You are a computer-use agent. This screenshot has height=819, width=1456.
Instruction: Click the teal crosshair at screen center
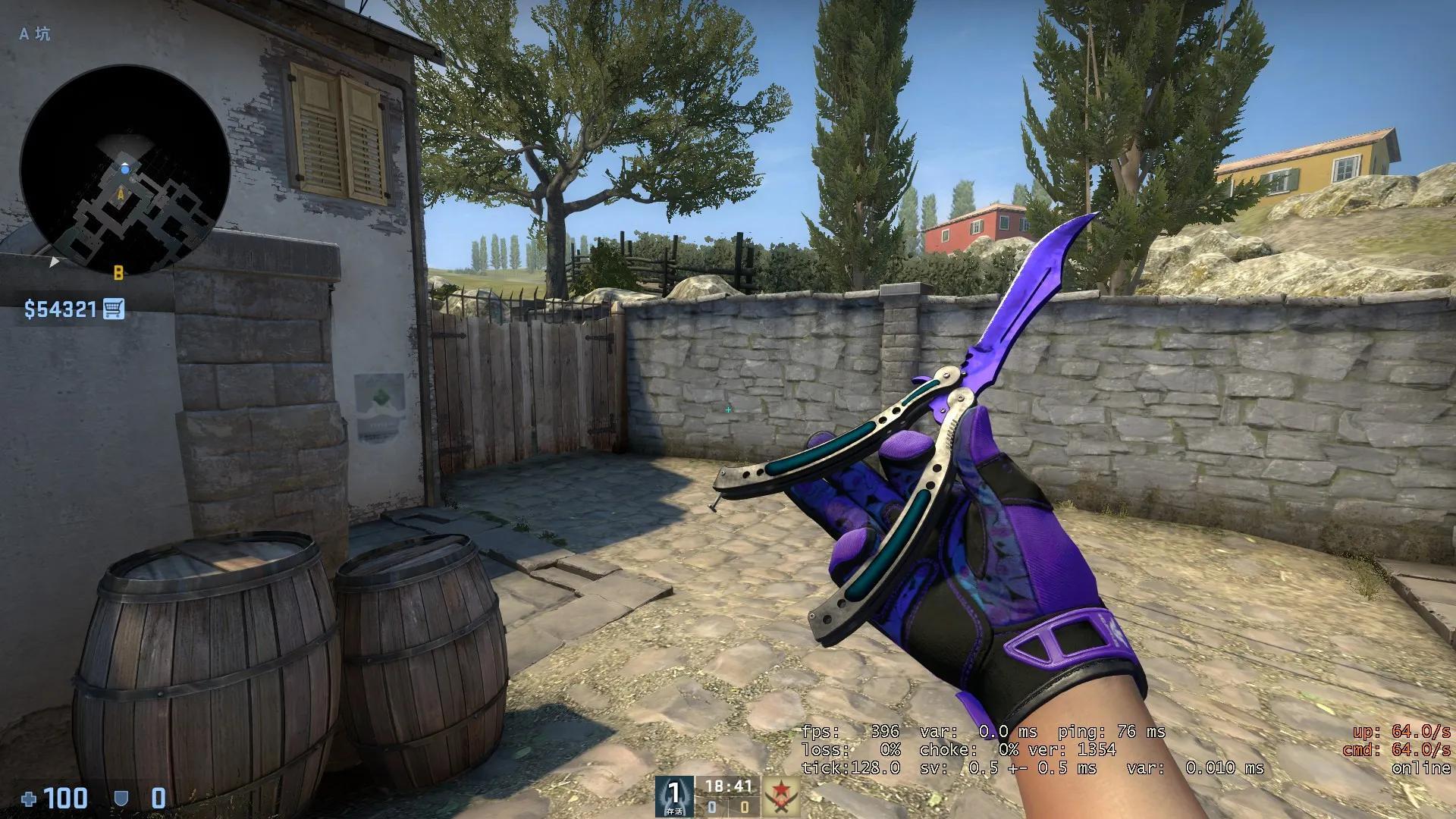[728, 409]
